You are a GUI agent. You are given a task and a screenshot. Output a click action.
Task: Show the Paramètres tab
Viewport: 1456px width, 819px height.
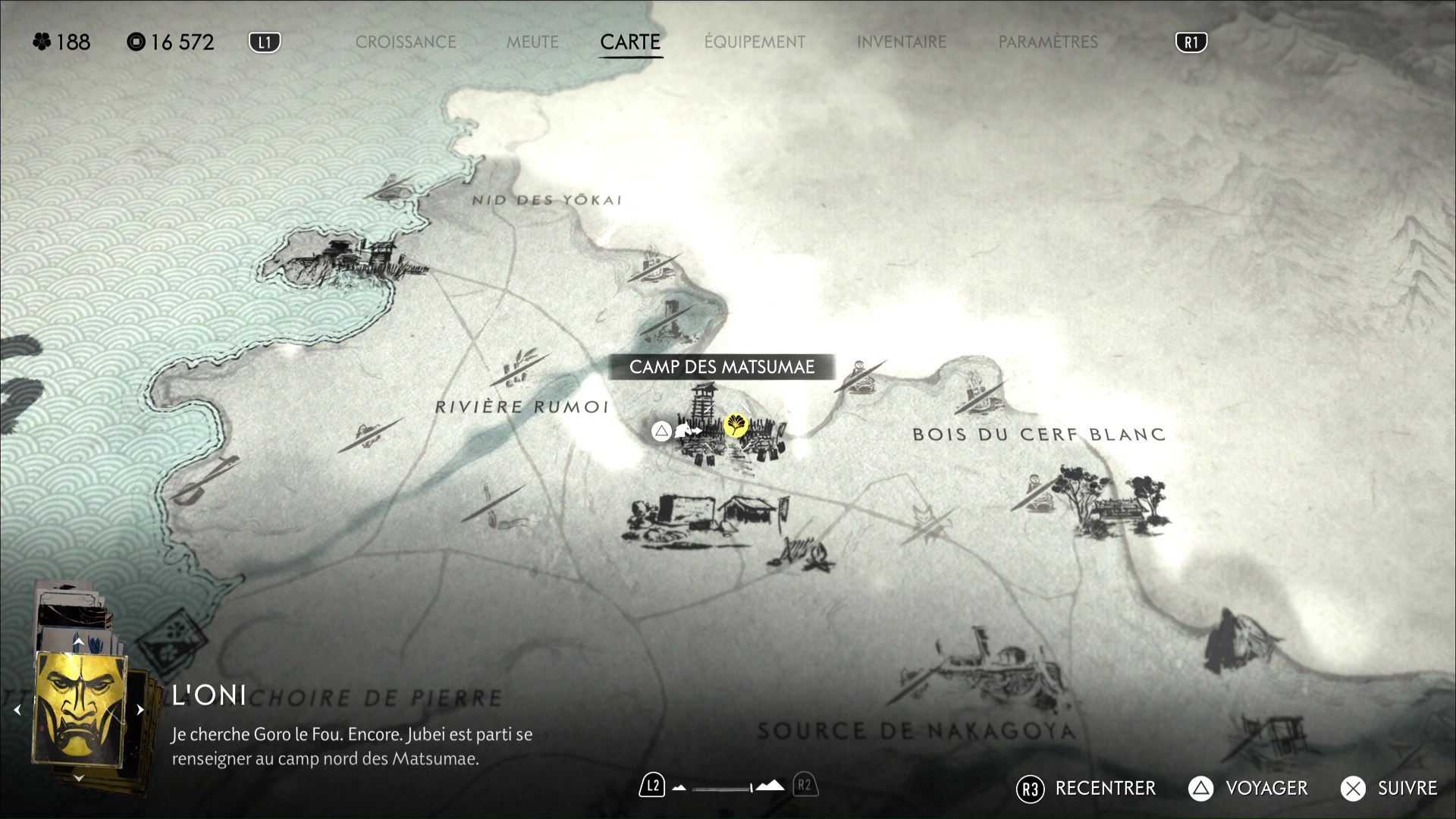(x=1048, y=42)
